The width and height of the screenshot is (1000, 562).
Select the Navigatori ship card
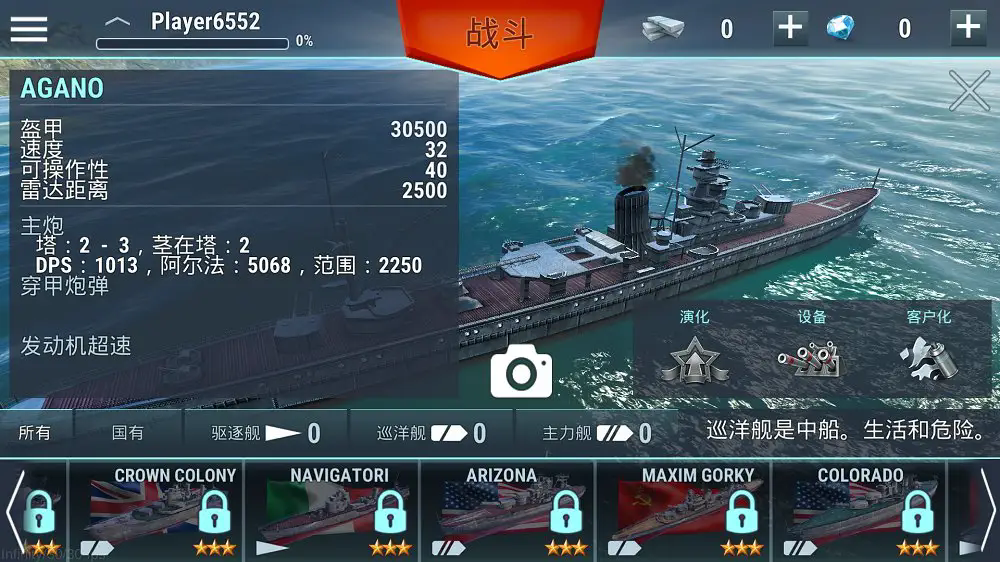[x=333, y=510]
